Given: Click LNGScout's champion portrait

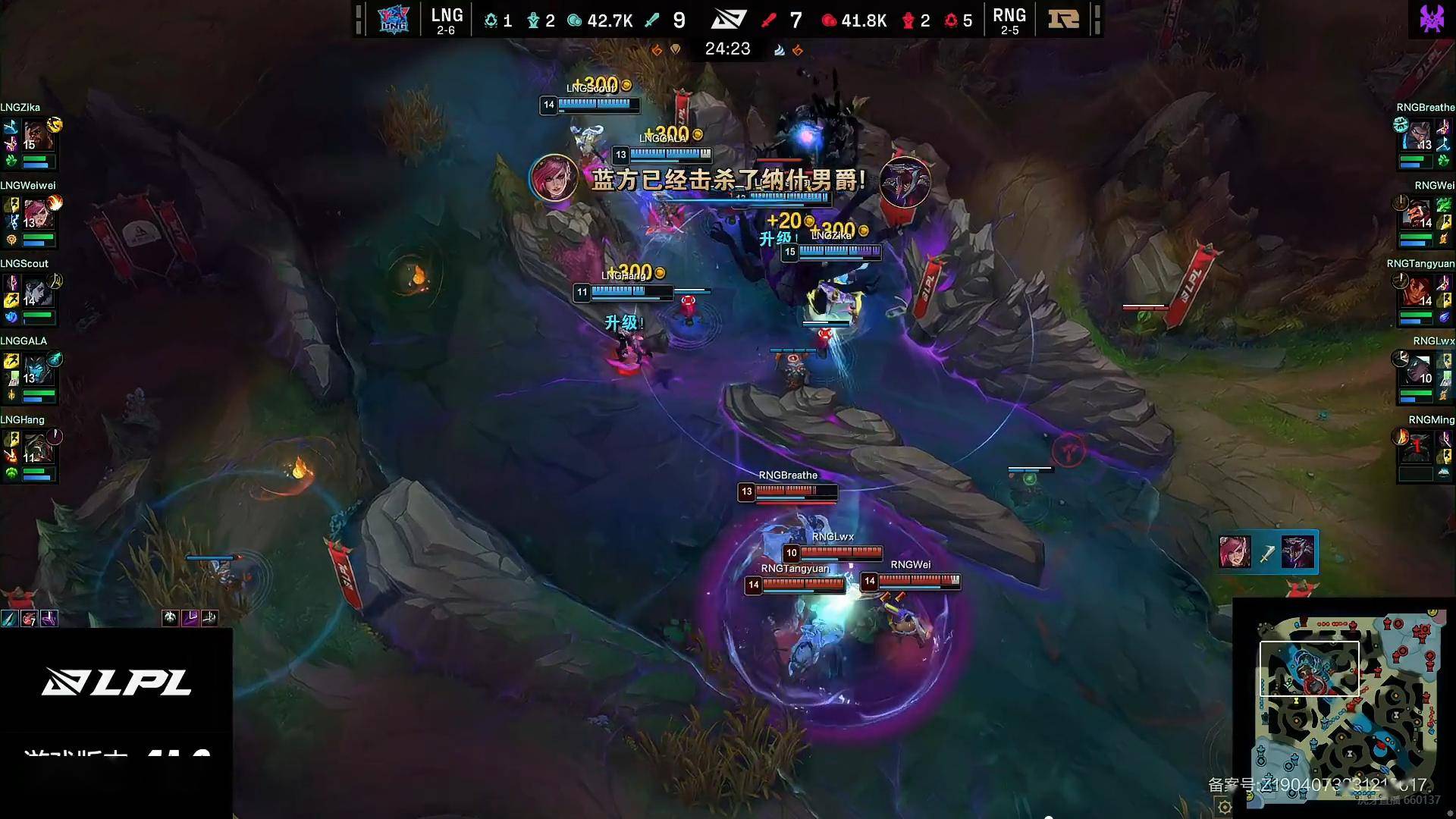Looking at the screenshot, I should [36, 293].
